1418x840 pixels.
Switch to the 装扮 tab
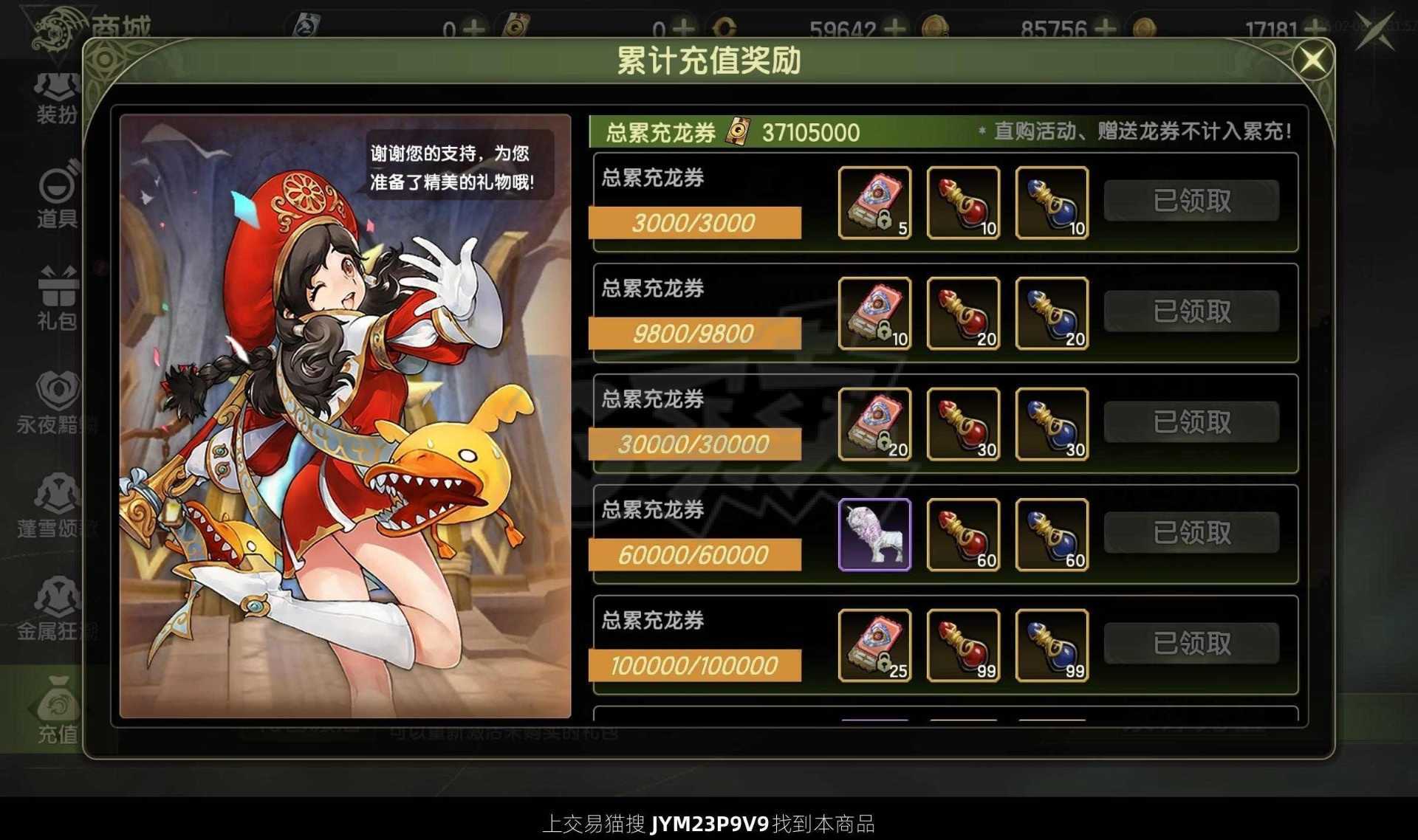(x=55, y=96)
